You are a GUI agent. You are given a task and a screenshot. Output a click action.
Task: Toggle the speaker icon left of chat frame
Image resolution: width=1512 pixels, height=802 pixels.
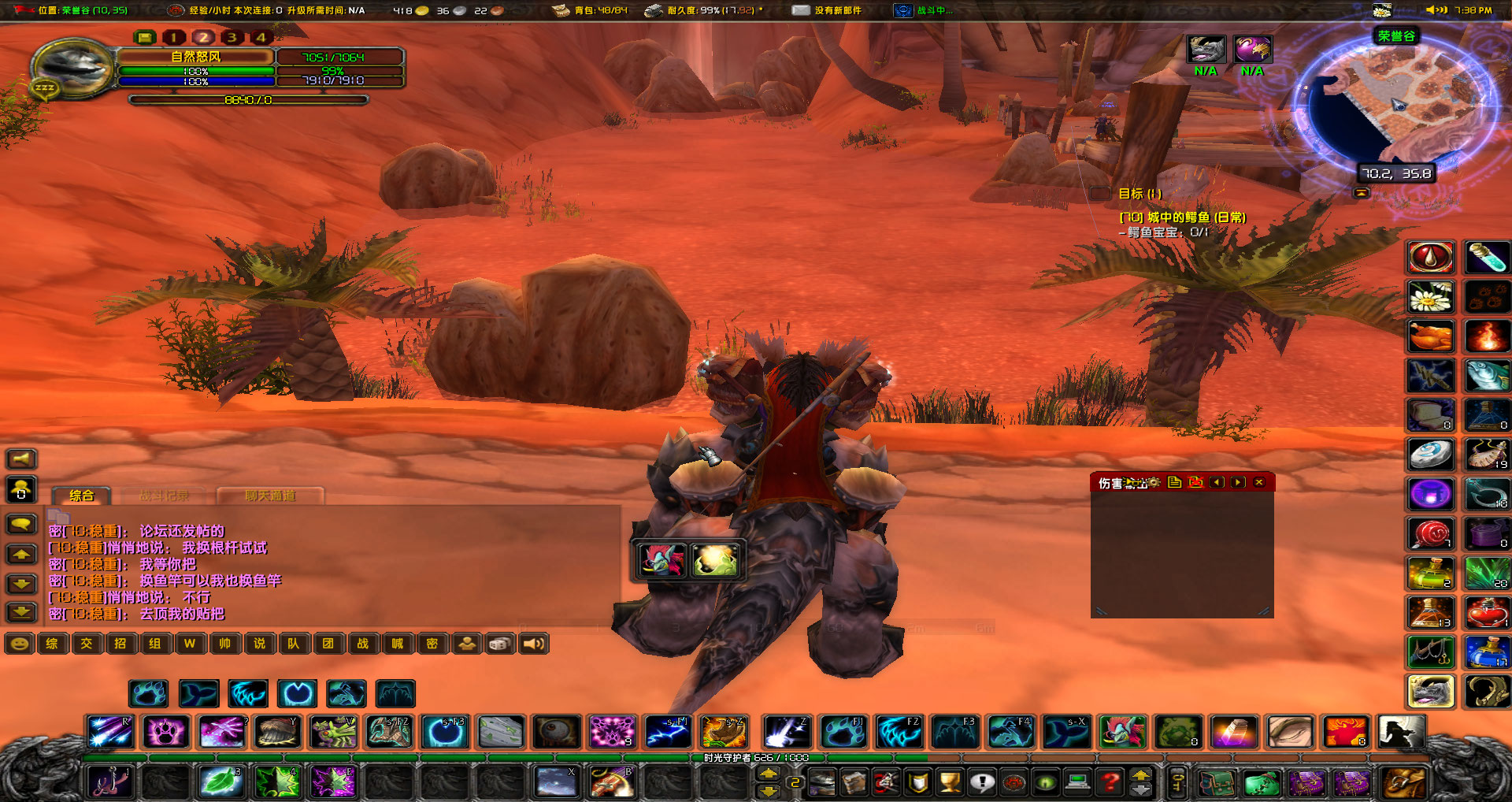pos(21,459)
